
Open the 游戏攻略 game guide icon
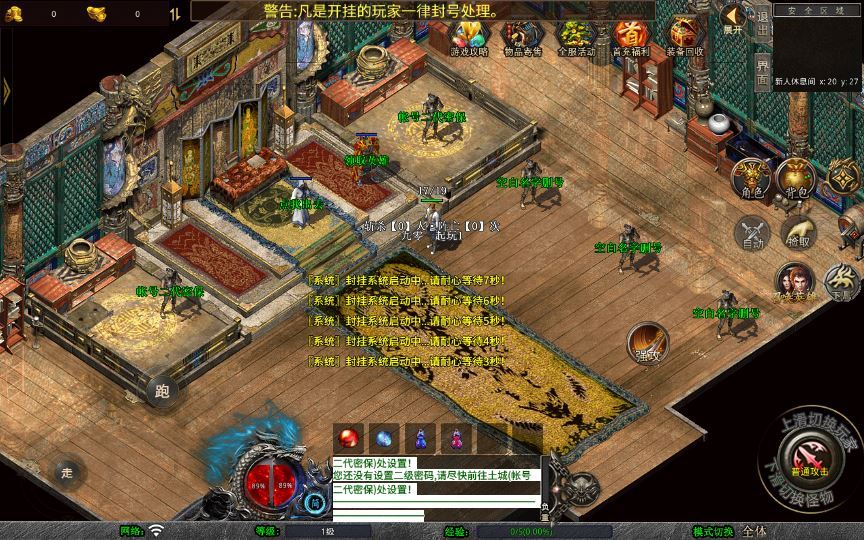click(468, 38)
